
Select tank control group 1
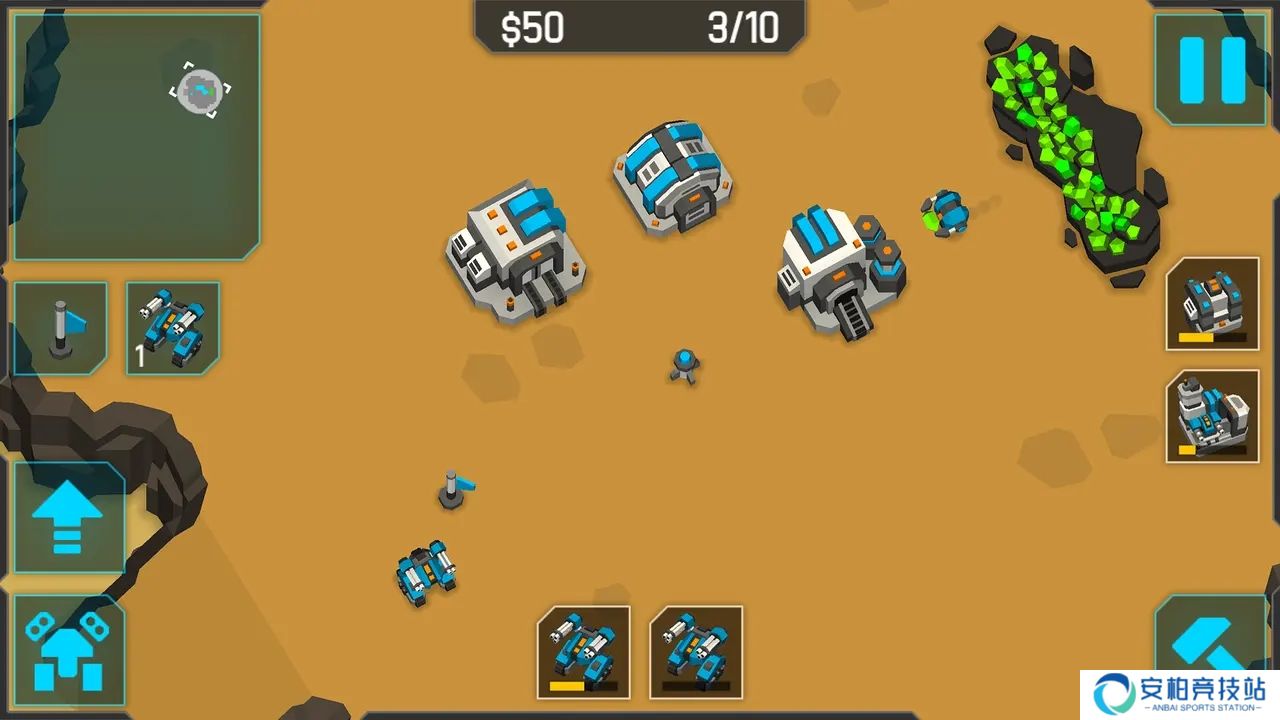pos(173,328)
